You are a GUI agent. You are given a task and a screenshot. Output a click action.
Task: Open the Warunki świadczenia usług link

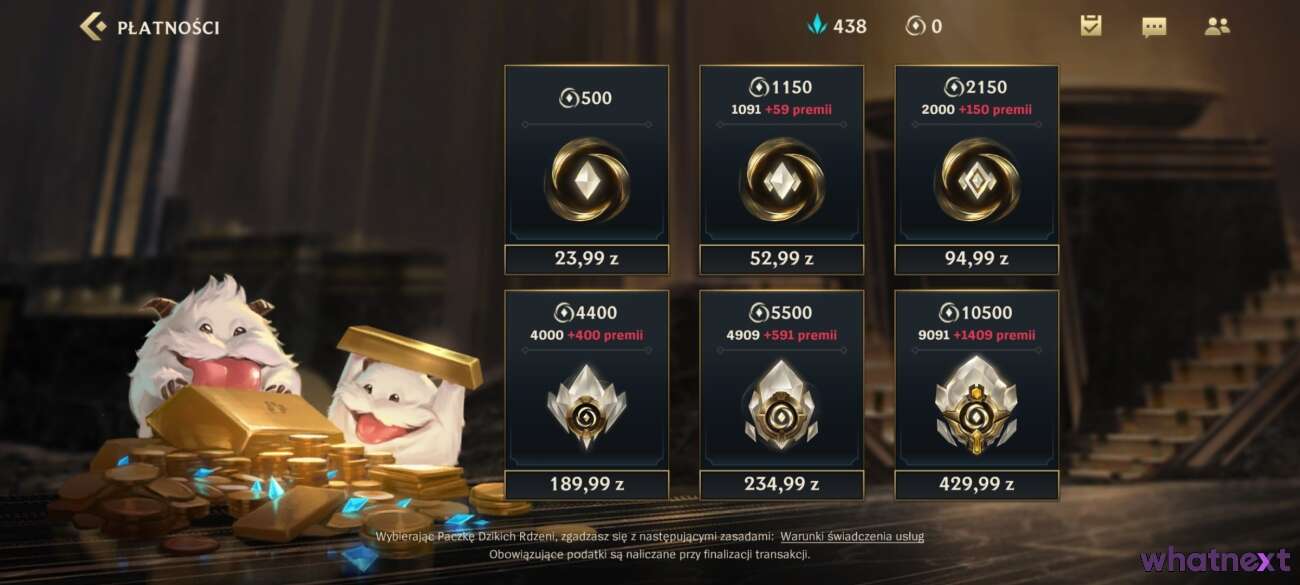point(852,537)
